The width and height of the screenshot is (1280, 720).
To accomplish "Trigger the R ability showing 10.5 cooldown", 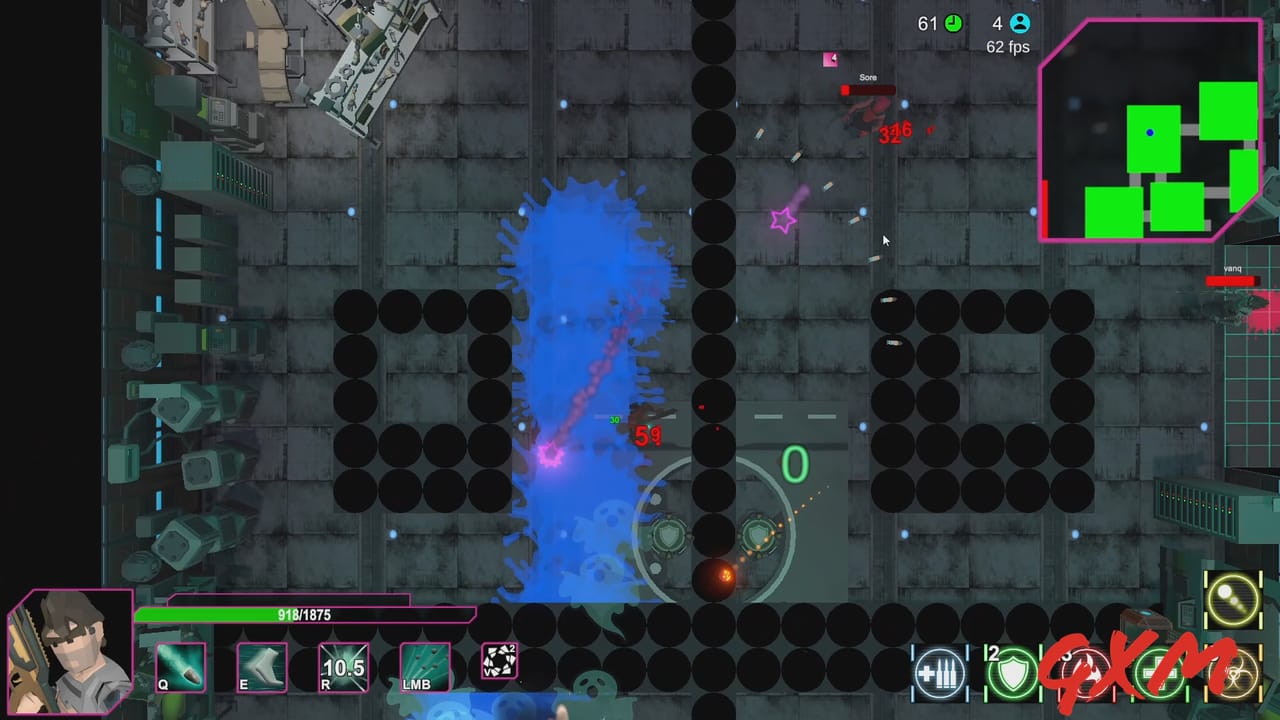I will pos(344,667).
